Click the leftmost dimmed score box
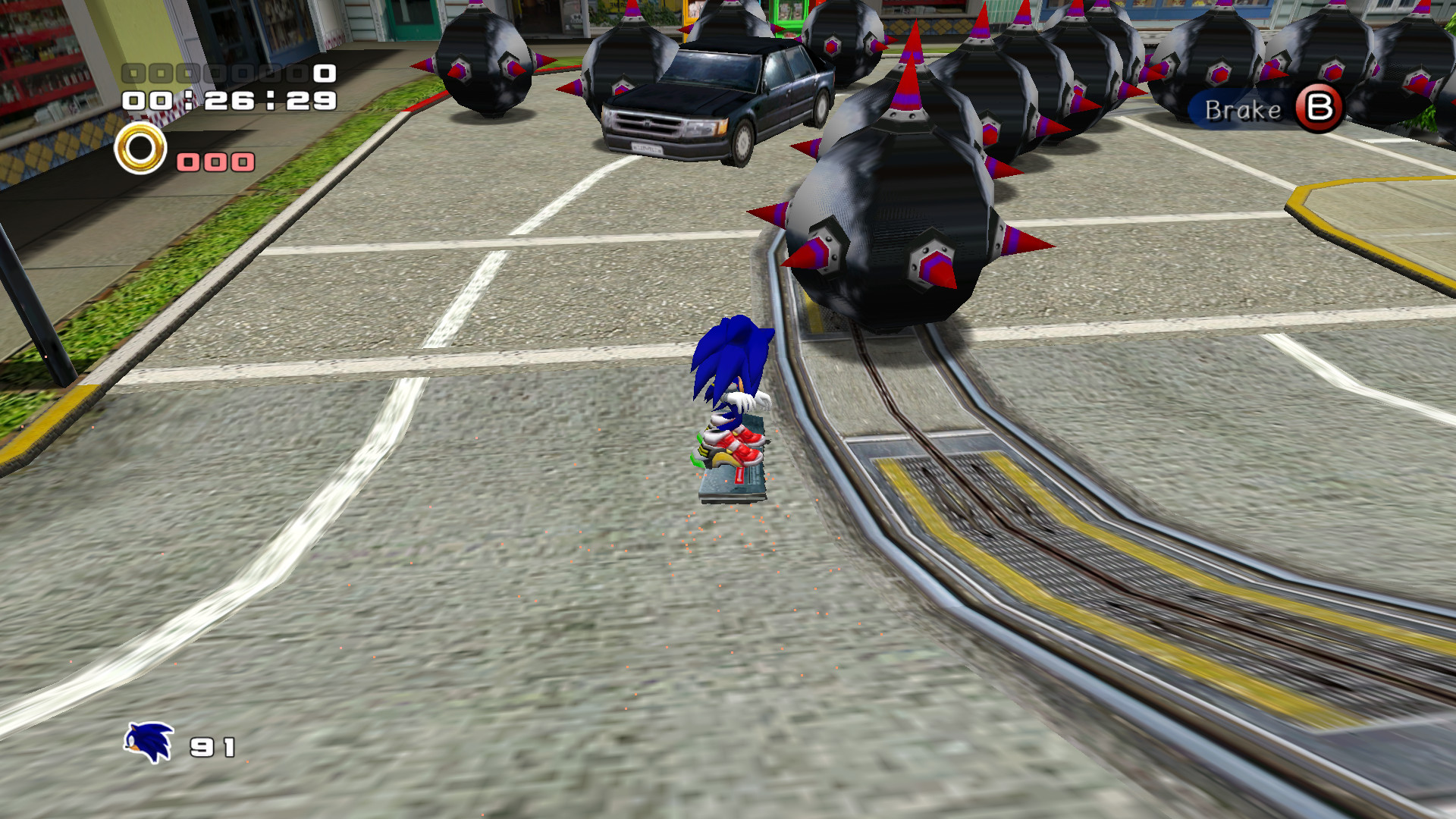Image resolution: width=1456 pixels, height=819 pixels. 133,74
